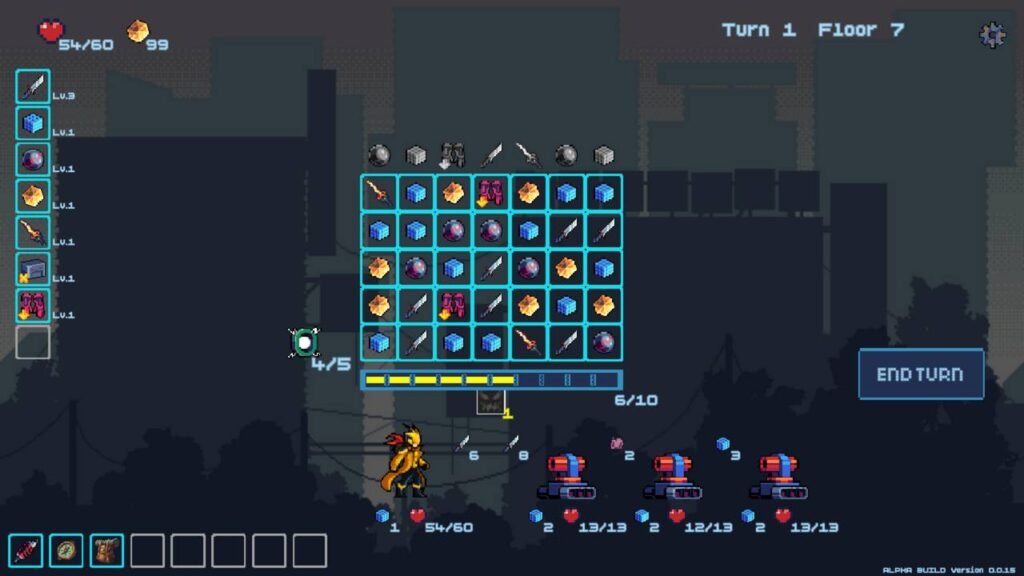
Task: Open the brown backpack item
Action: click(107, 550)
